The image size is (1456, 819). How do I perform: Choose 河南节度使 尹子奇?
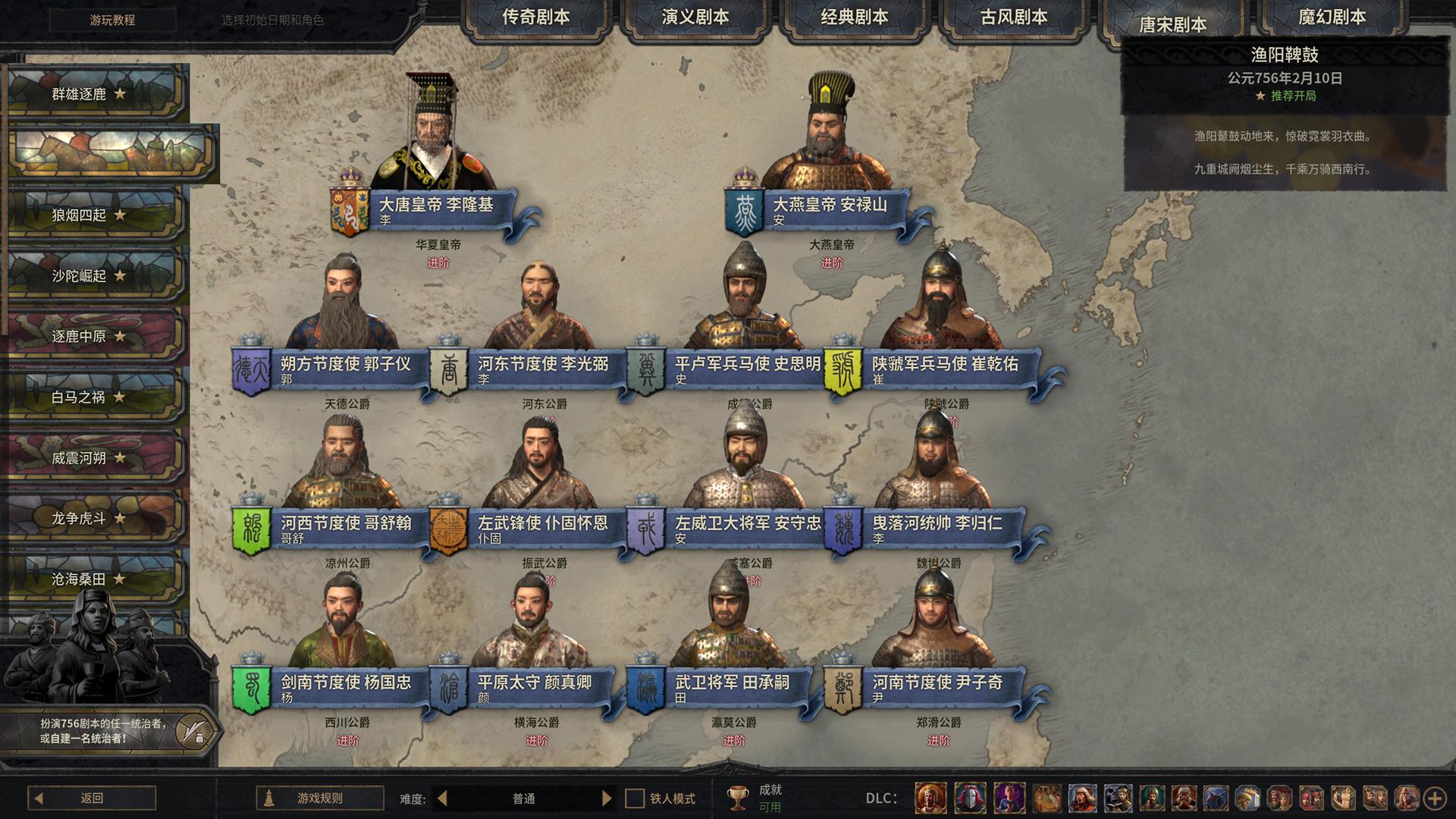tap(937, 683)
